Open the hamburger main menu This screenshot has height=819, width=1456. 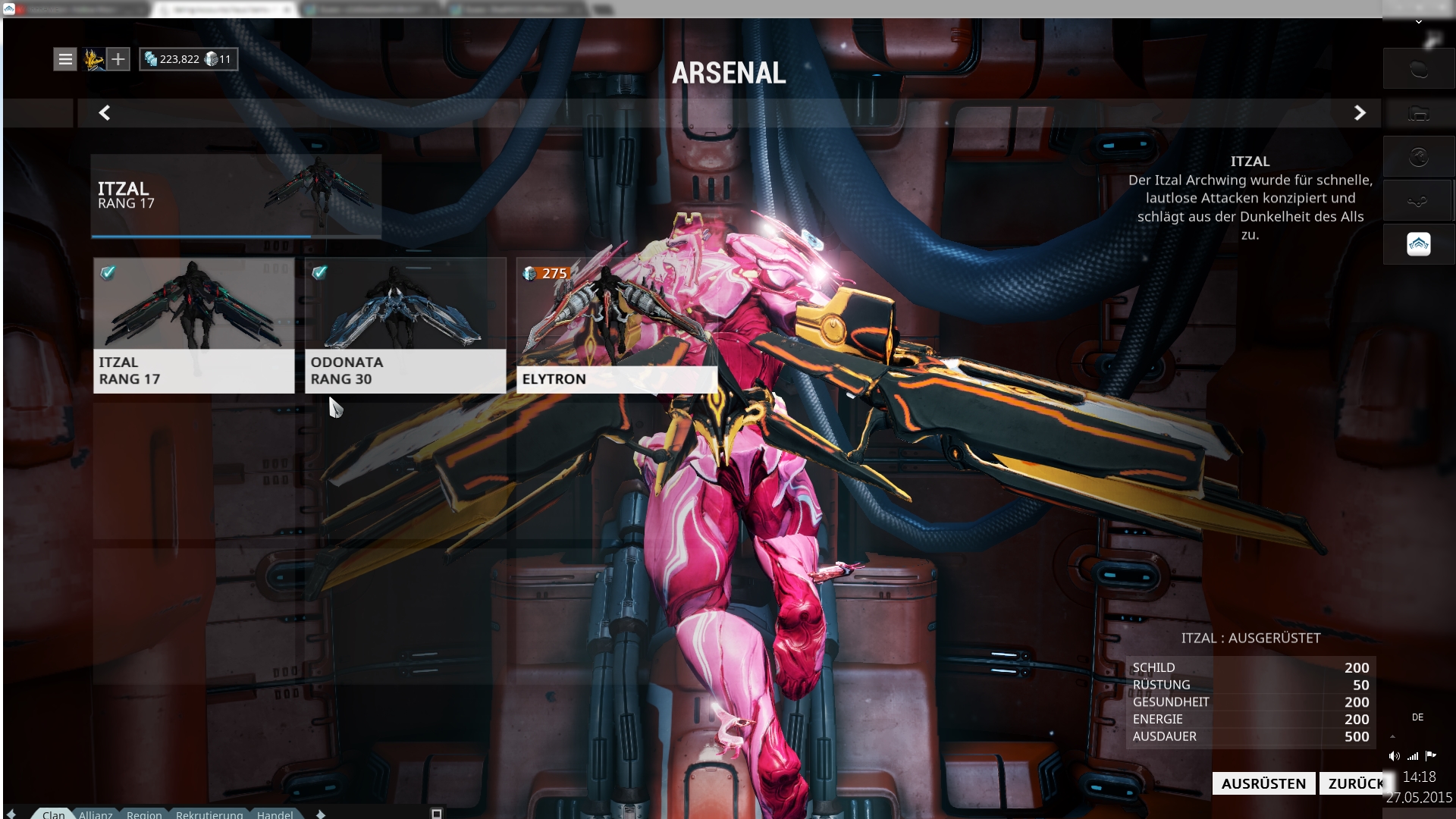pyautogui.click(x=65, y=59)
